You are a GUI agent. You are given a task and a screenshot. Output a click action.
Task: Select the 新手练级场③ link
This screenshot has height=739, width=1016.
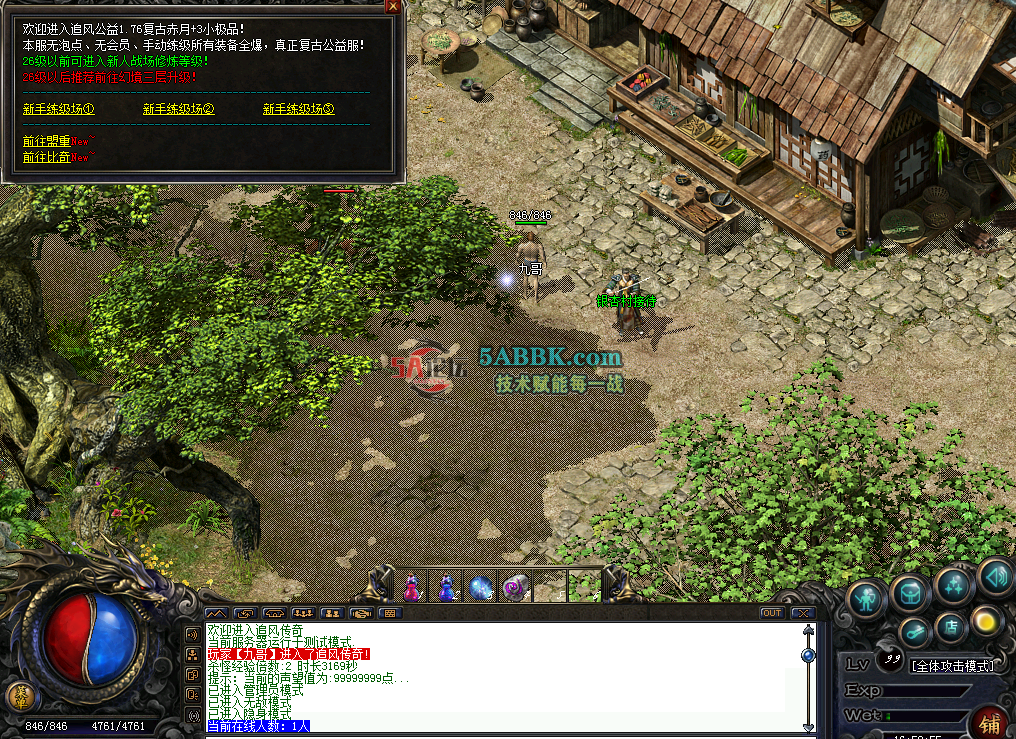pos(298,109)
